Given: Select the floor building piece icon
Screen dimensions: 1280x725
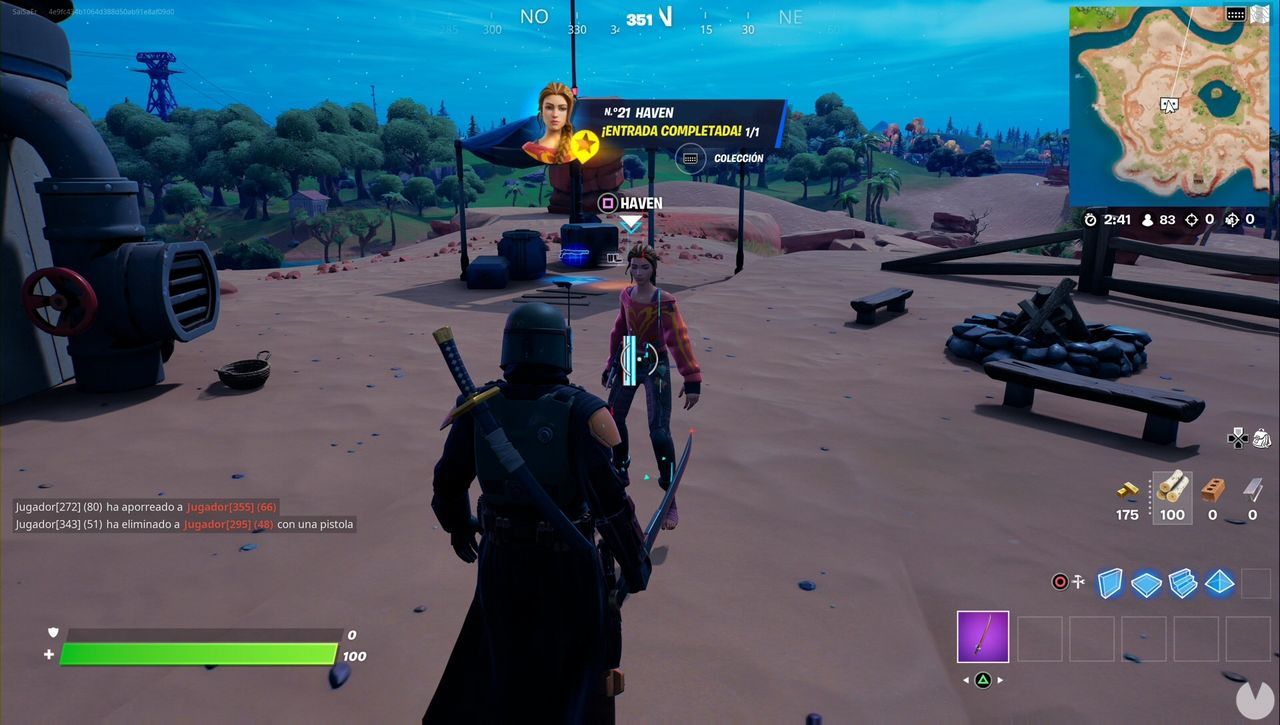Looking at the screenshot, I should point(1147,582).
